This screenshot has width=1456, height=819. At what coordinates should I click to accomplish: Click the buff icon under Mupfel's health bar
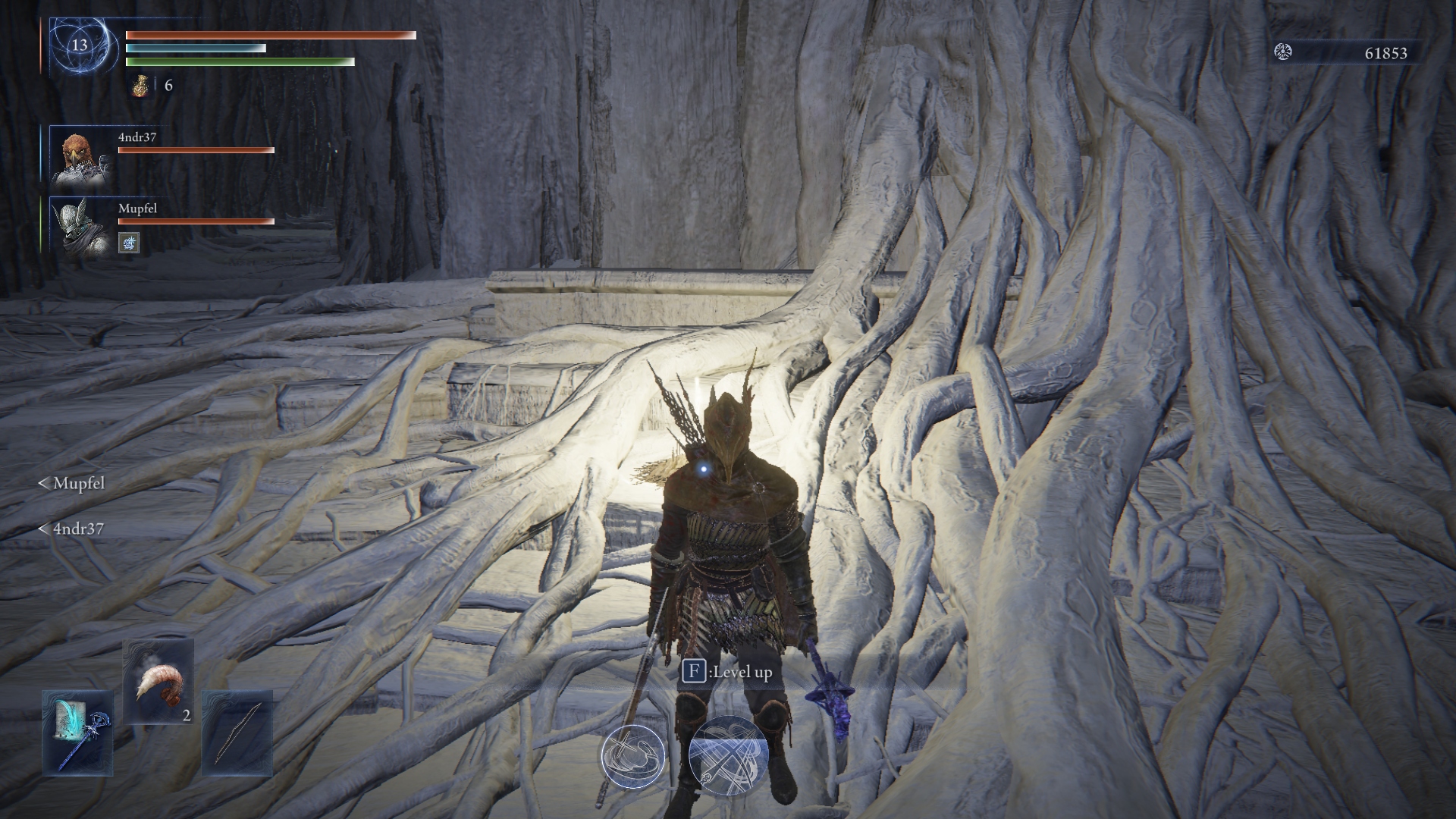point(129,243)
